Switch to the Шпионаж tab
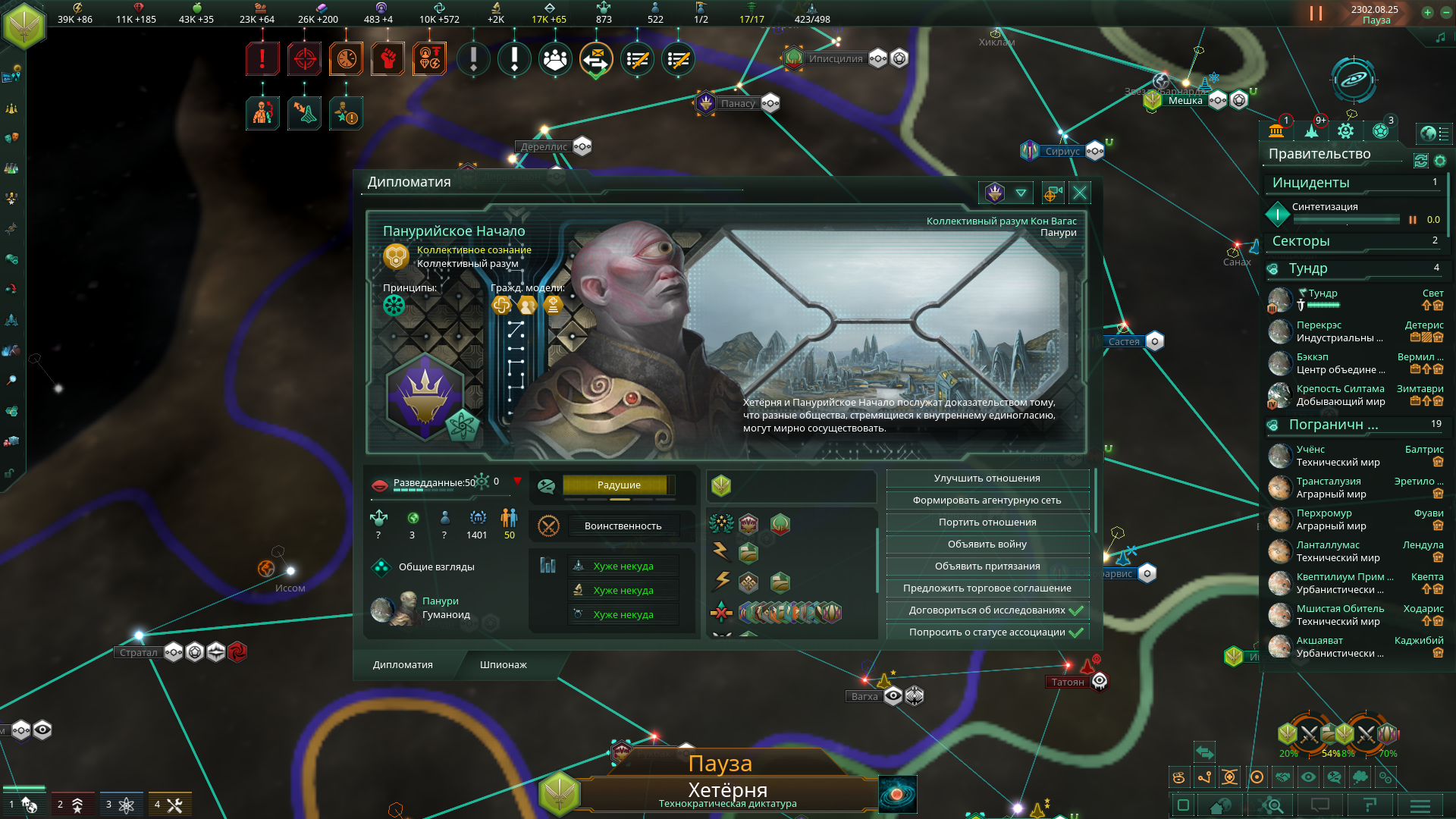The height and width of the screenshot is (819, 1456). pos(503,665)
